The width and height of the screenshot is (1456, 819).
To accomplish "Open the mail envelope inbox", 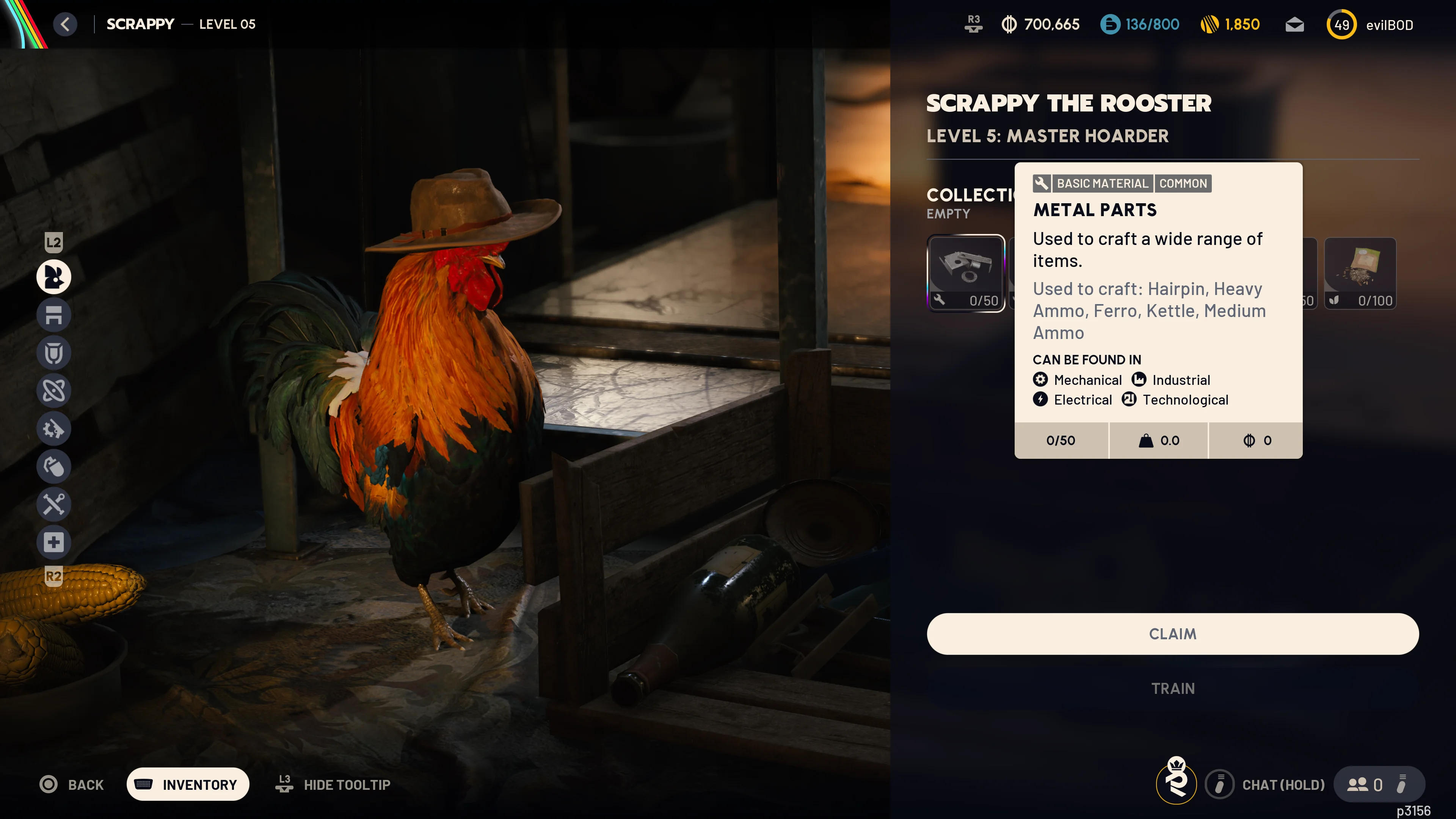I will click(x=1294, y=25).
